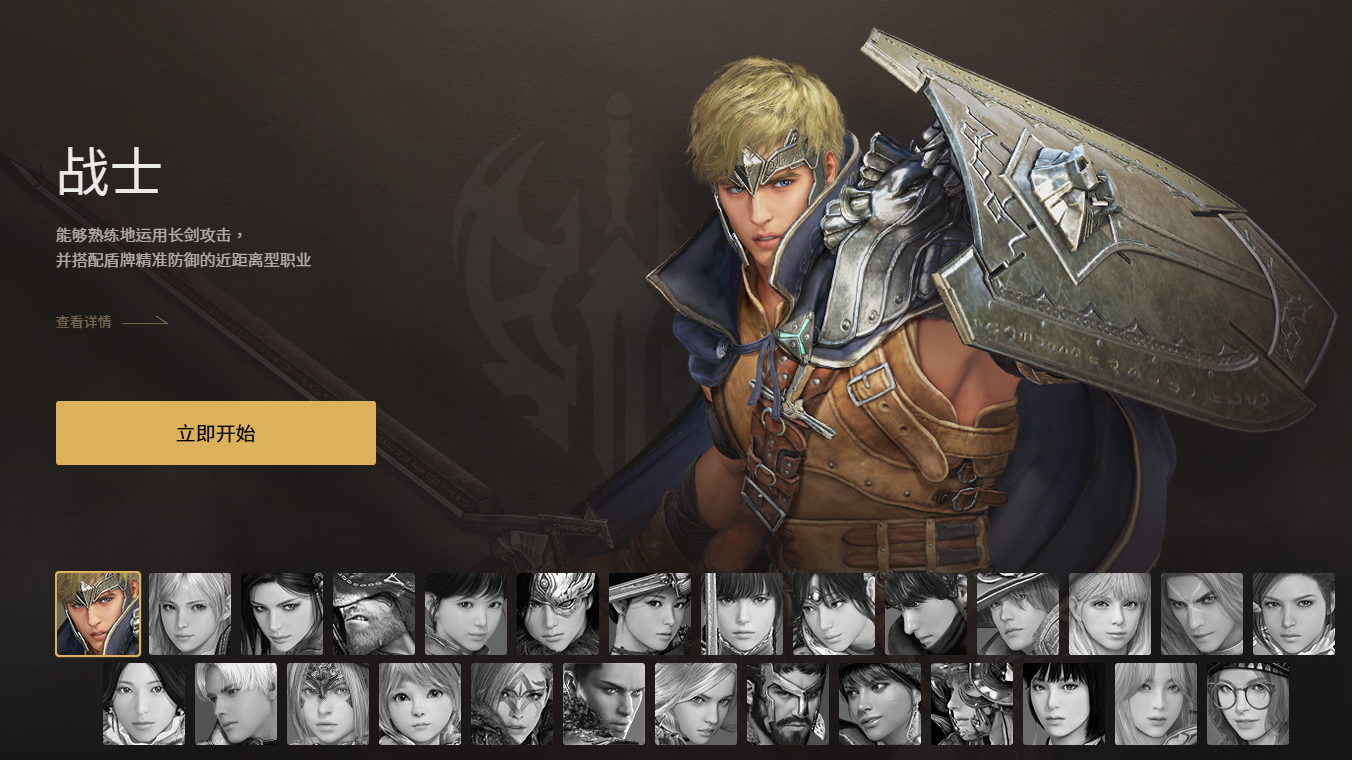Pick the woman with face paint markings
Screen dimensions: 1352x760
tap(512, 704)
